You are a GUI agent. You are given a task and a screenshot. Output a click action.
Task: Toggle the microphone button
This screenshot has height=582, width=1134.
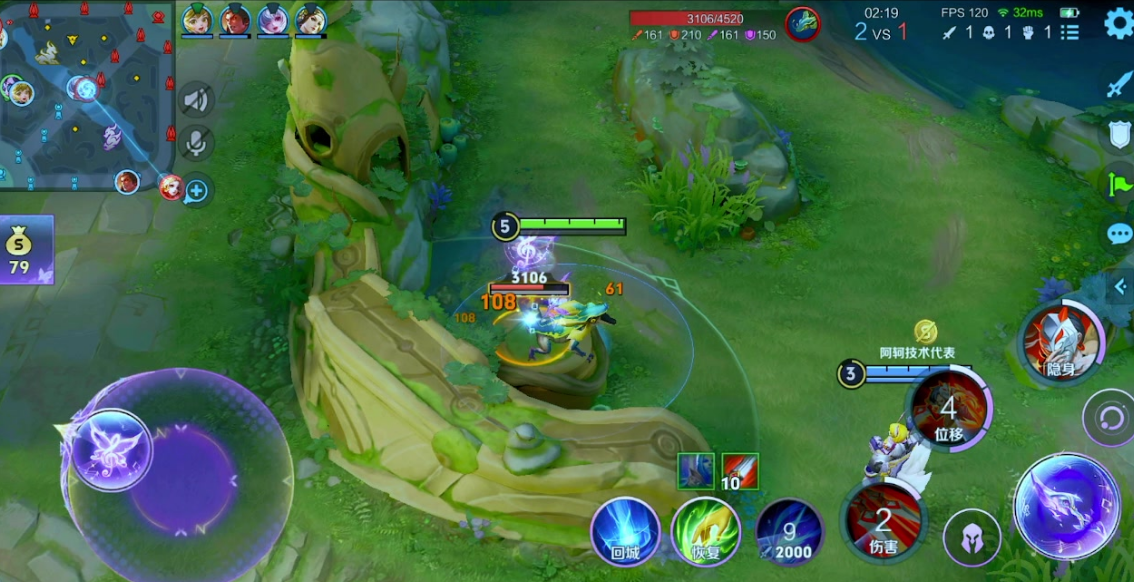pyautogui.click(x=197, y=143)
